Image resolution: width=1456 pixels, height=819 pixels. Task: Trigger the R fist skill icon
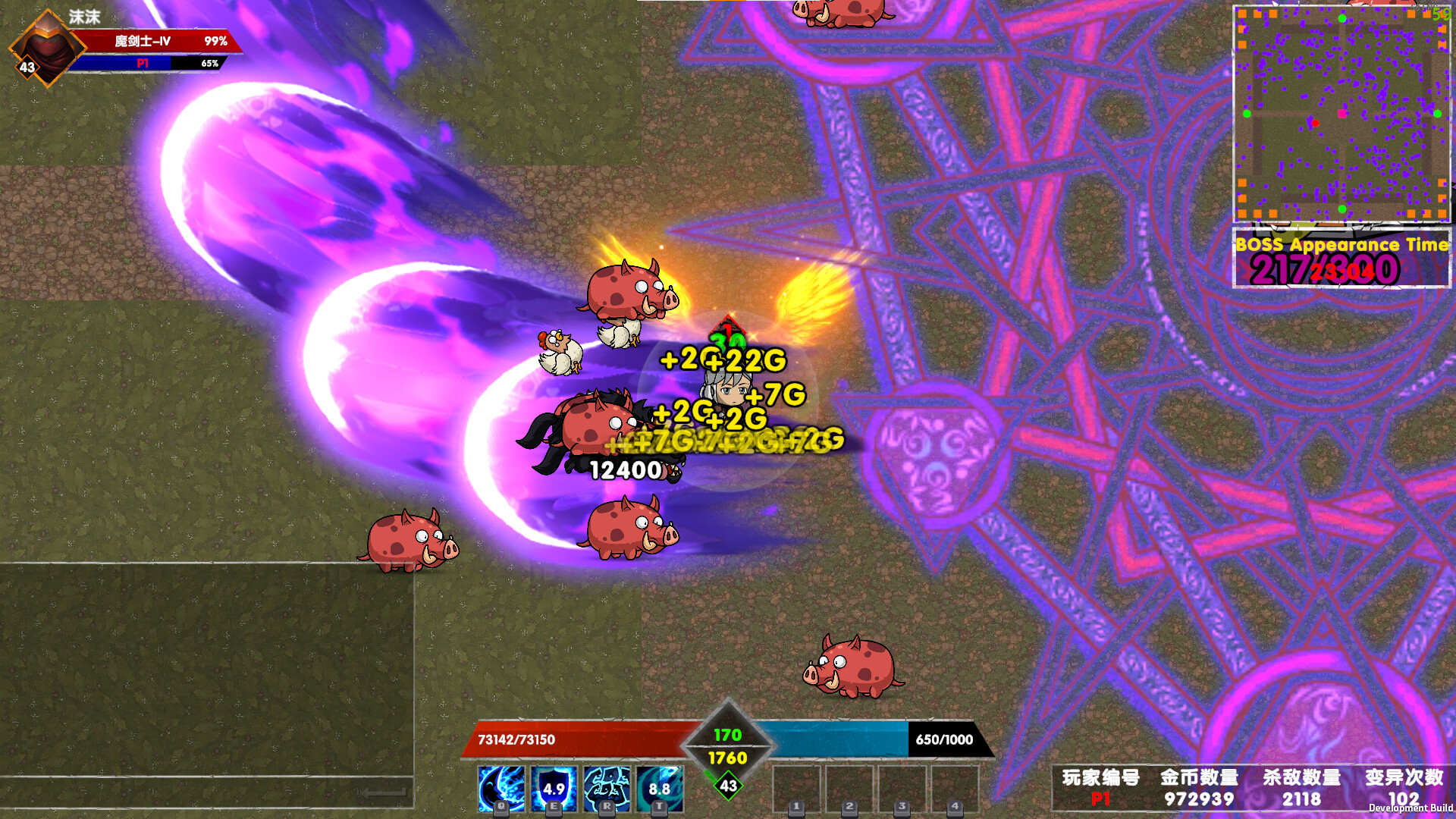(x=607, y=789)
